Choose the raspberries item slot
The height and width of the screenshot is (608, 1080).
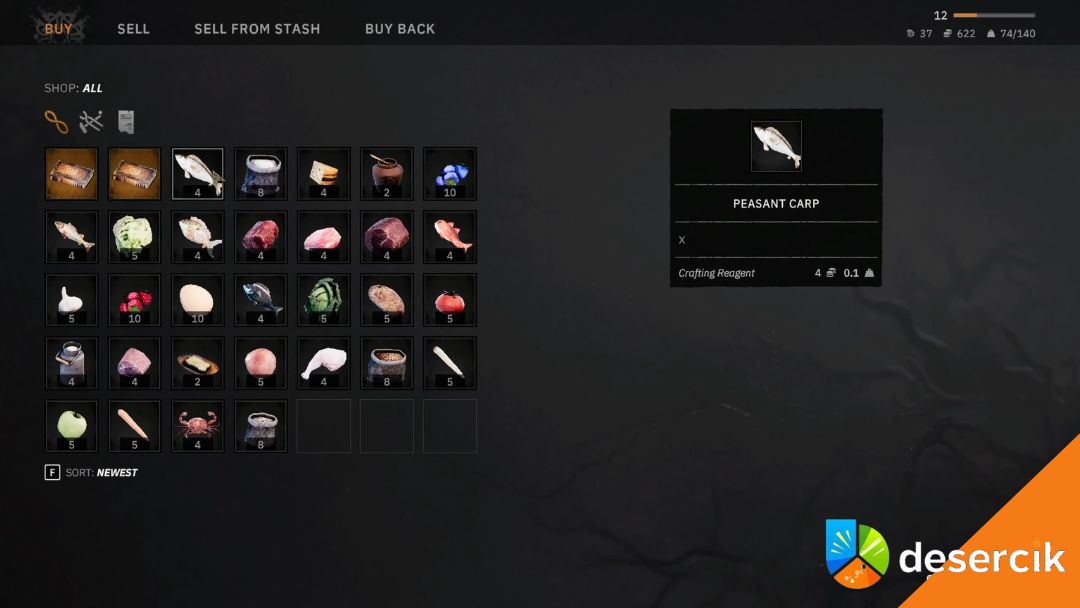[135, 300]
